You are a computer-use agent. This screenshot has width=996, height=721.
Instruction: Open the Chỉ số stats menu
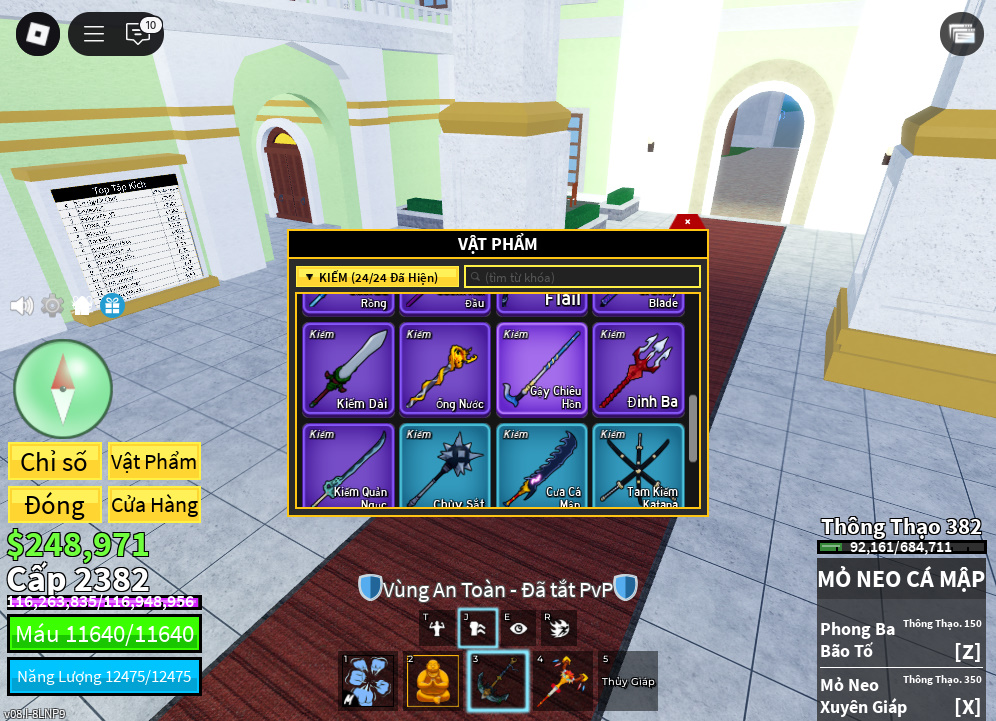click(54, 462)
